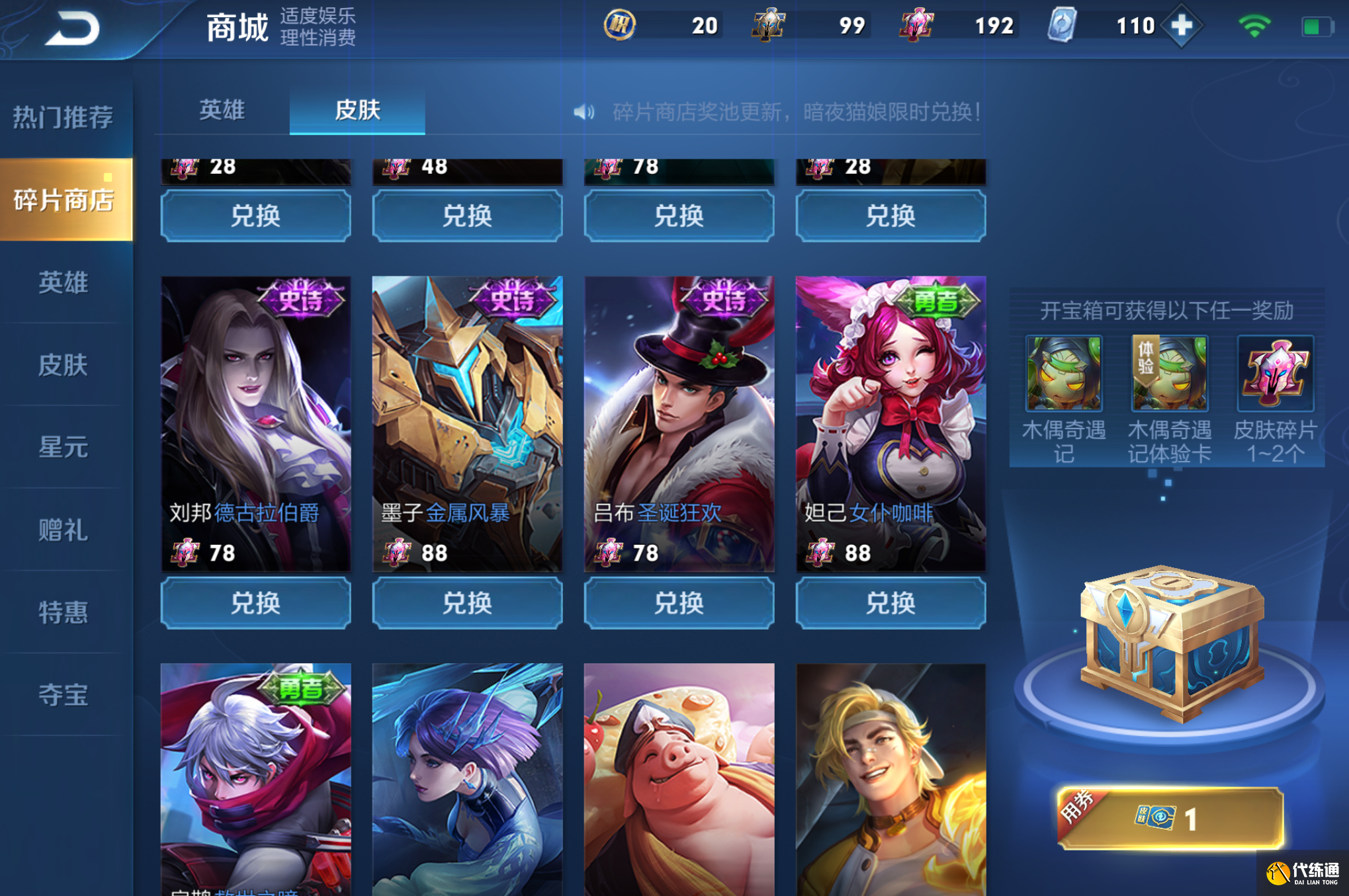
Task: Exchange for 墨子 金属风暴 skin
Action: [467, 602]
